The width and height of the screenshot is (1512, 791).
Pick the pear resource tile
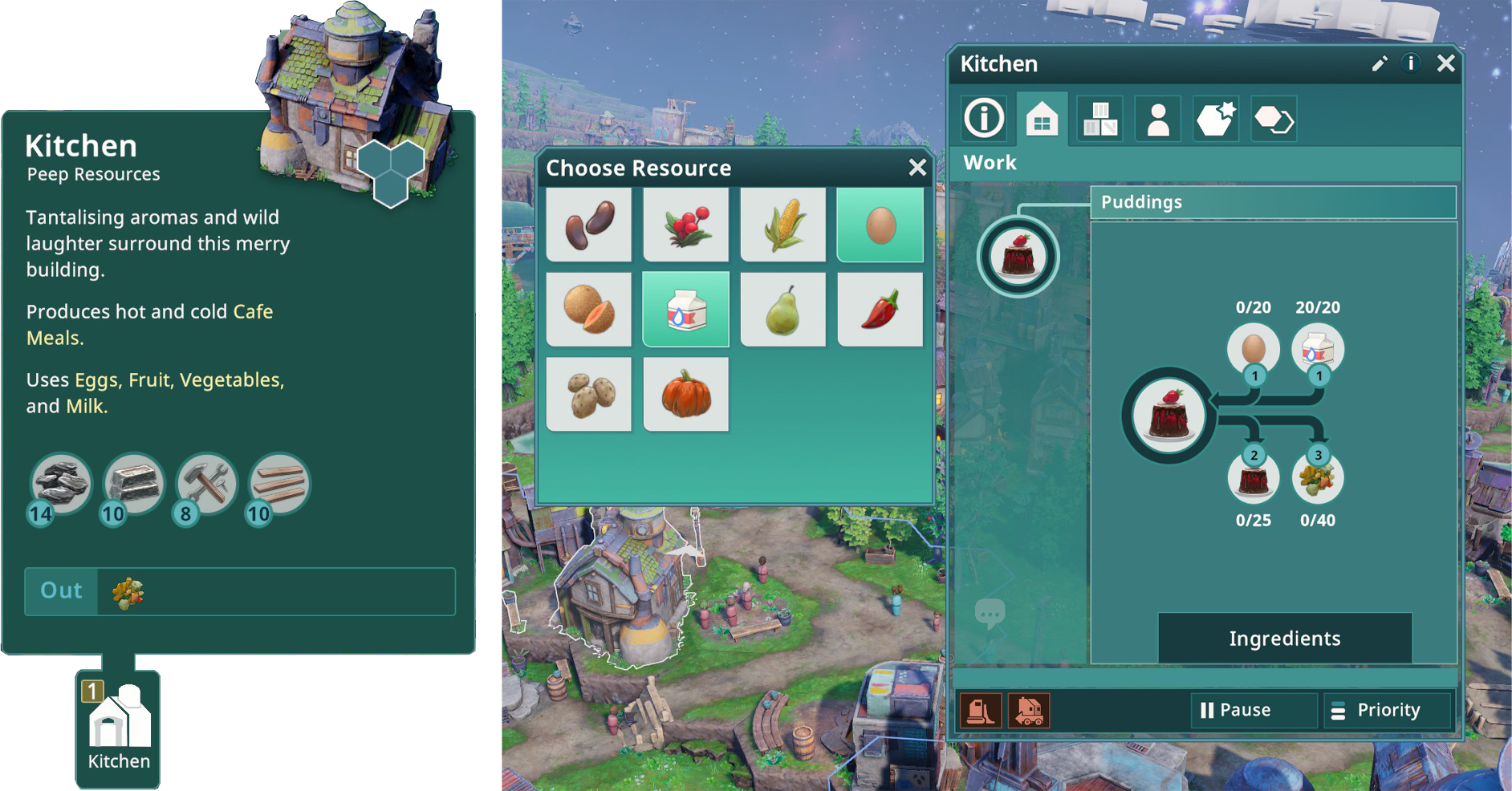click(783, 310)
